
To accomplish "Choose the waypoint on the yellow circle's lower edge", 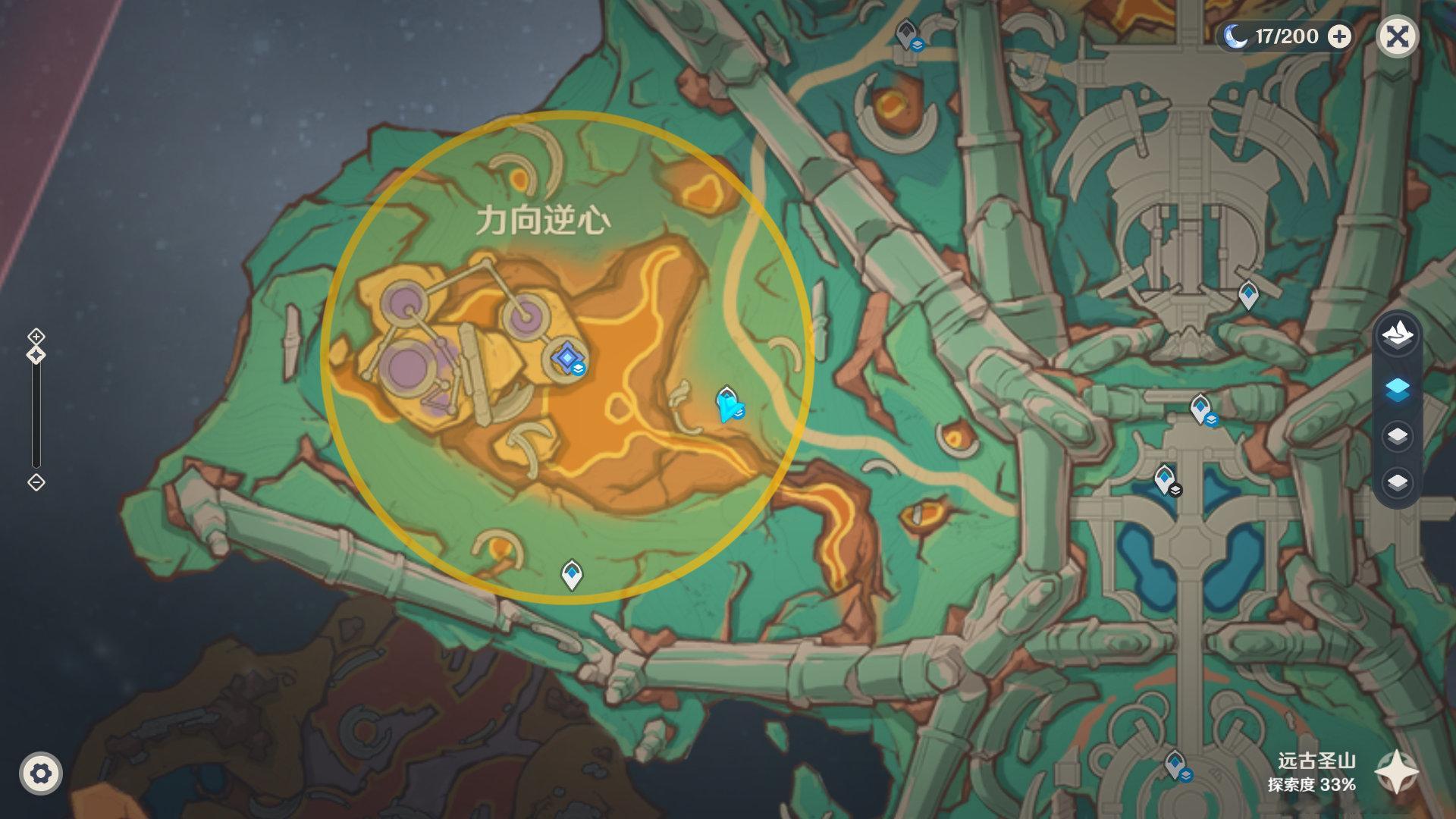I will 572,574.
